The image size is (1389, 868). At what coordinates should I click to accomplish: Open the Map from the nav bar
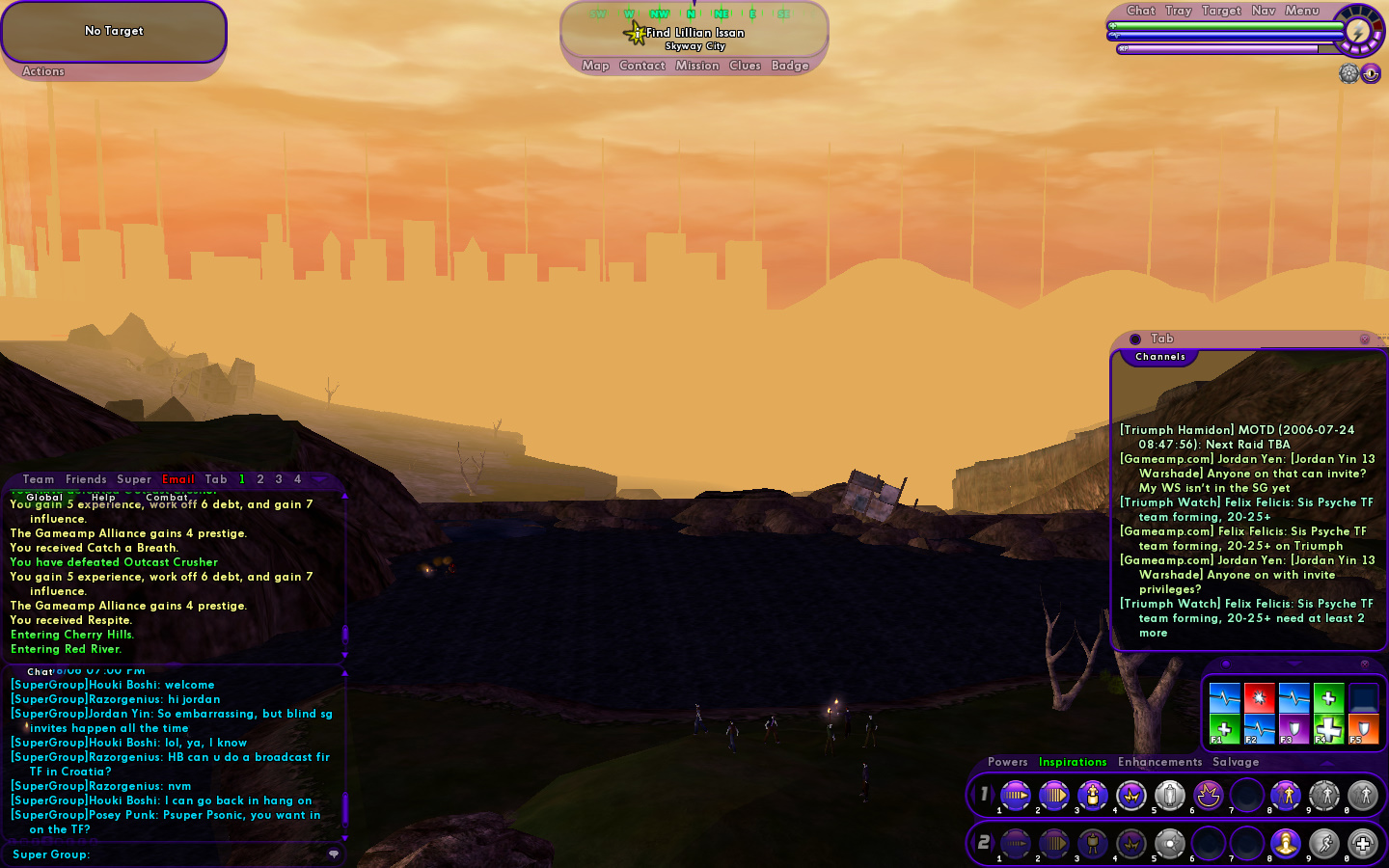click(595, 66)
